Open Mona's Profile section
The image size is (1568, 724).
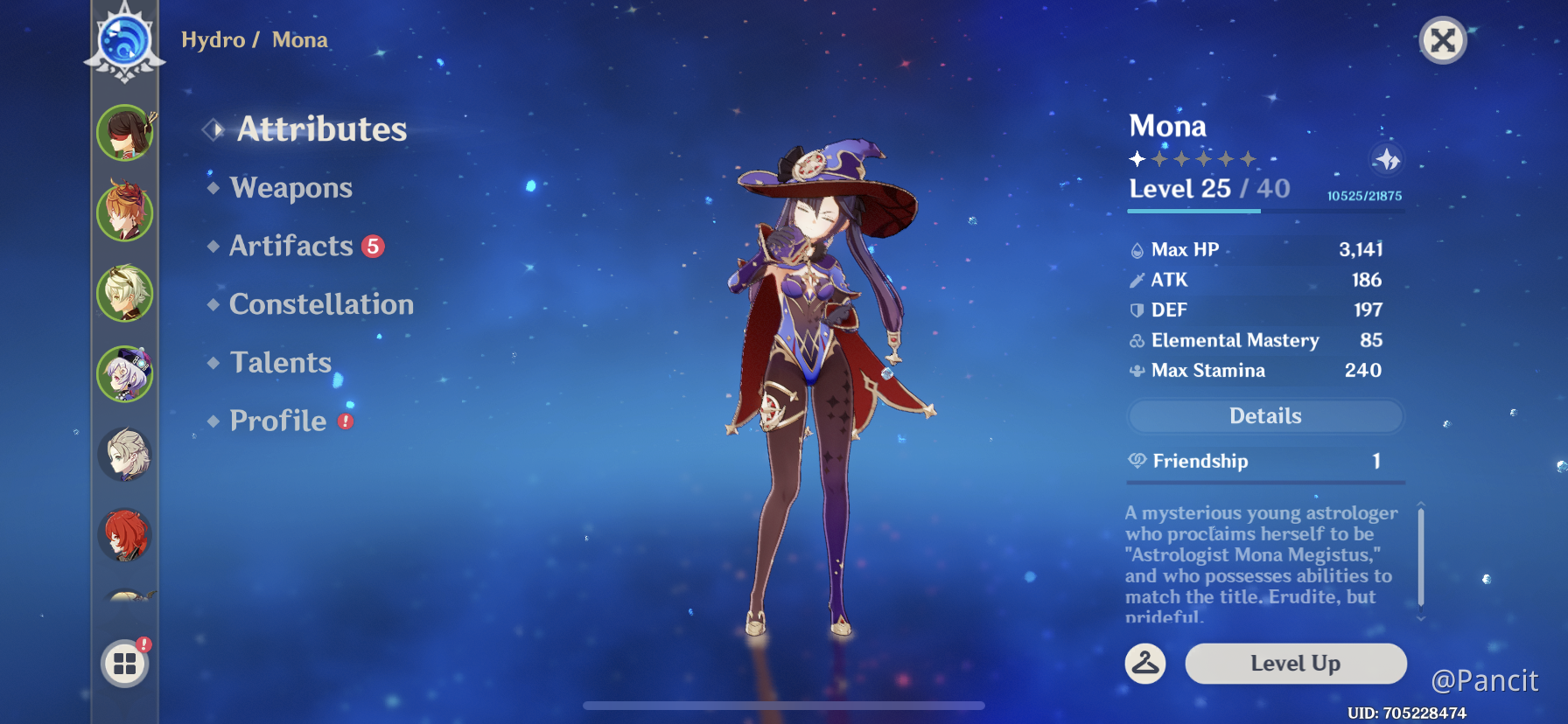point(278,421)
